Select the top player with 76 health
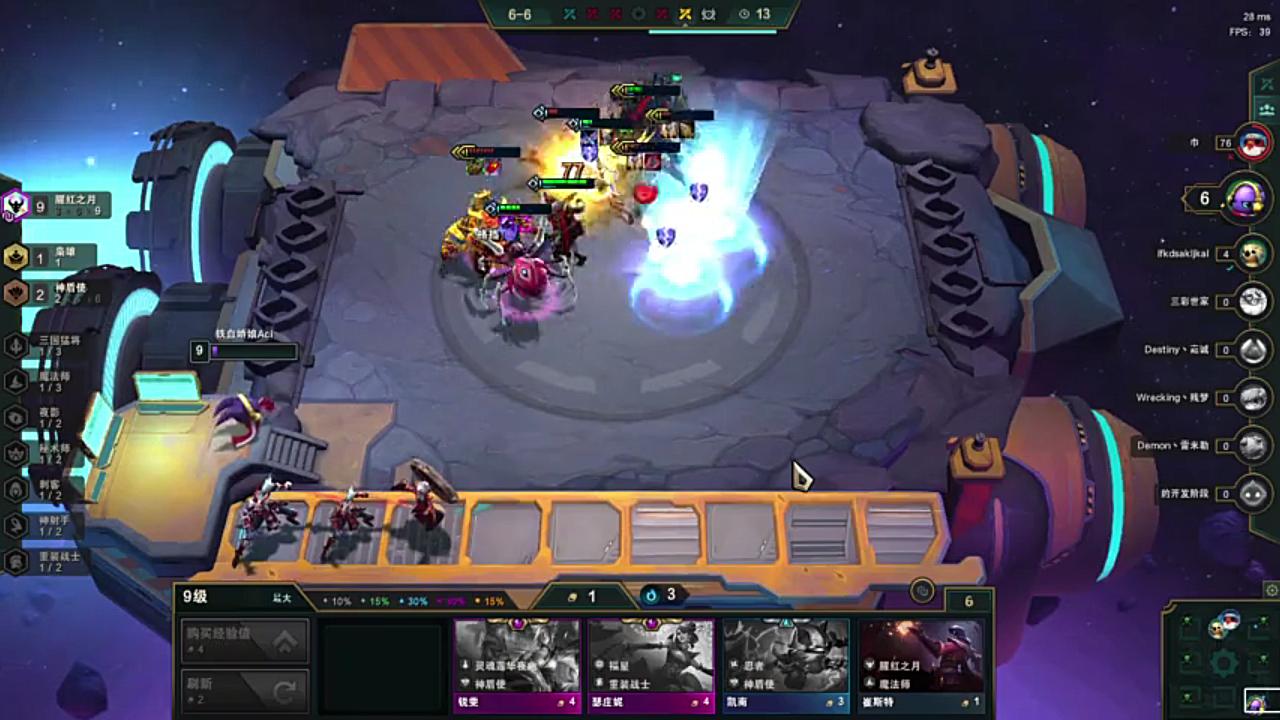This screenshot has width=1280, height=720. [1252, 143]
